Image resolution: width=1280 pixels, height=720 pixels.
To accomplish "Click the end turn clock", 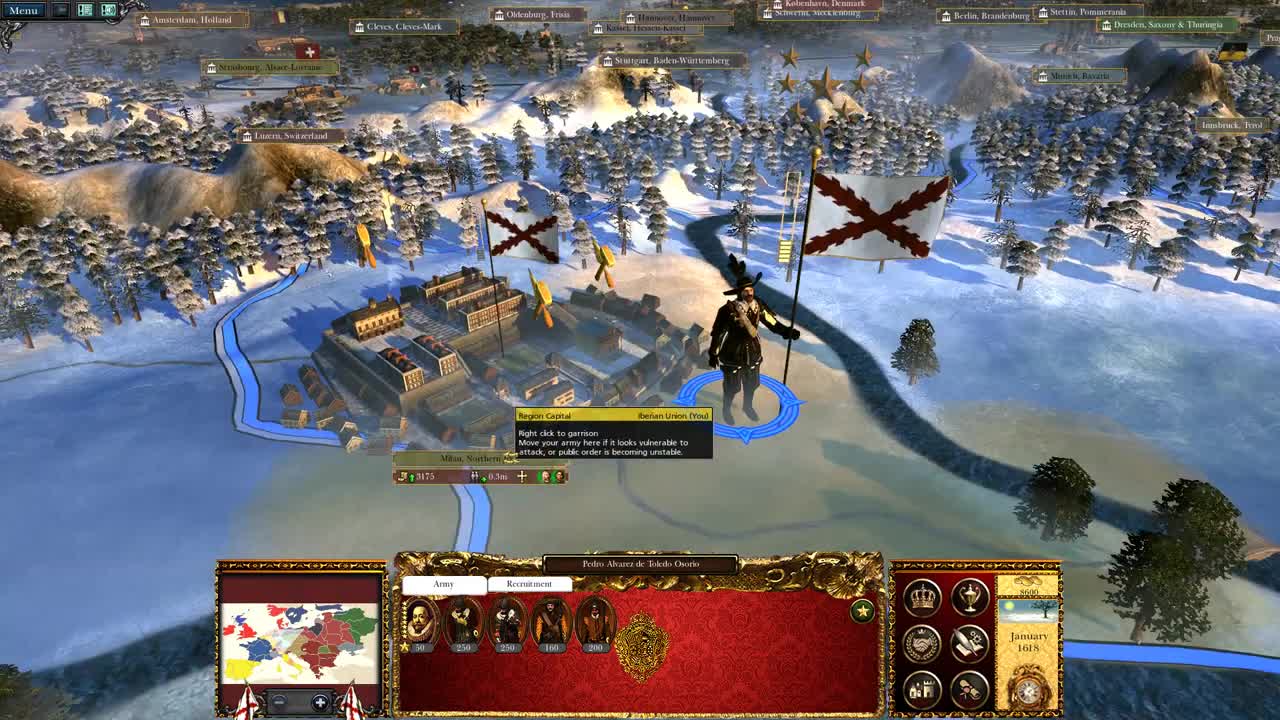I will [1027, 690].
